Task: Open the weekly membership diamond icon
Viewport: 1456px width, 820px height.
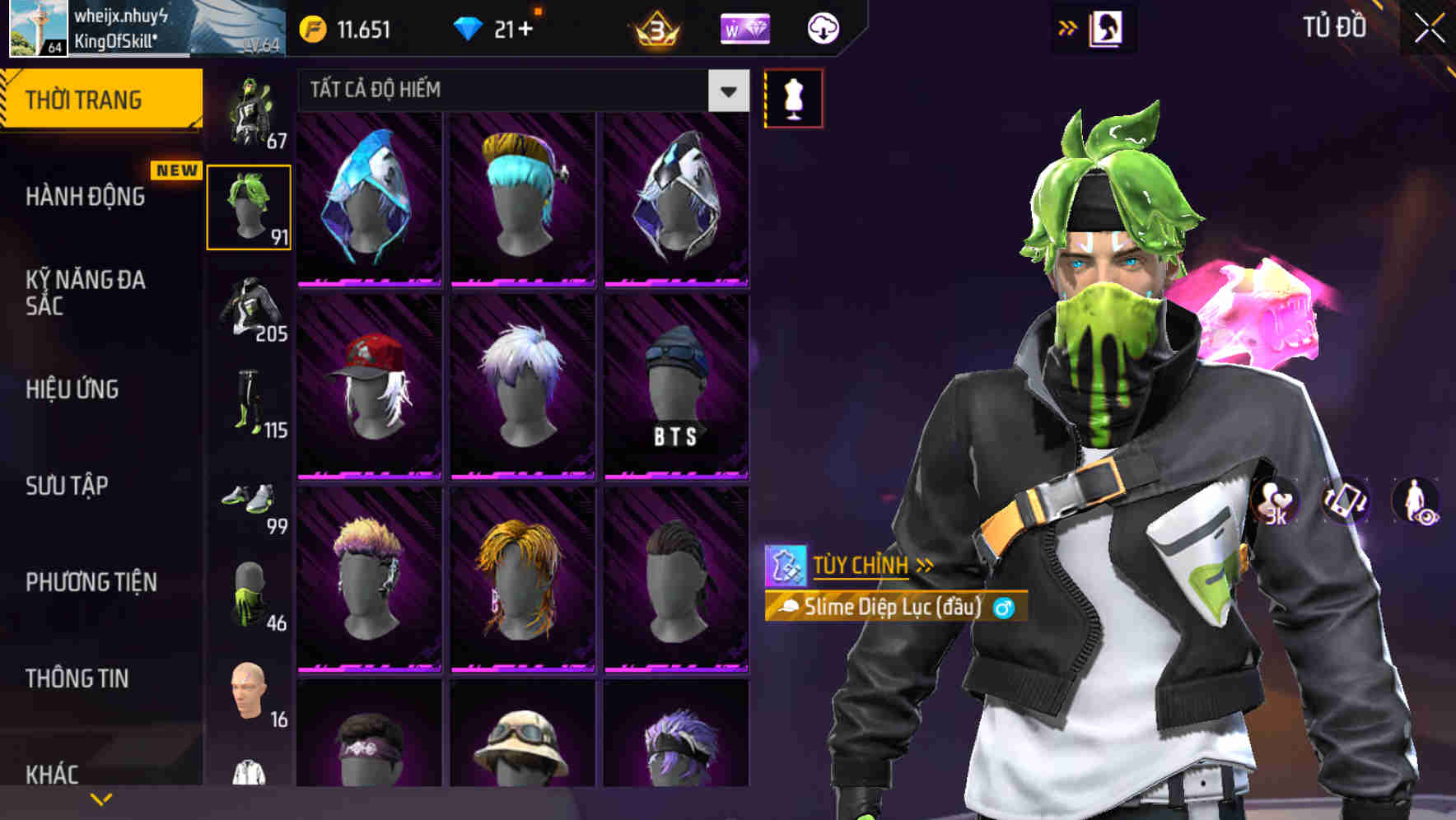Action: coord(744,27)
